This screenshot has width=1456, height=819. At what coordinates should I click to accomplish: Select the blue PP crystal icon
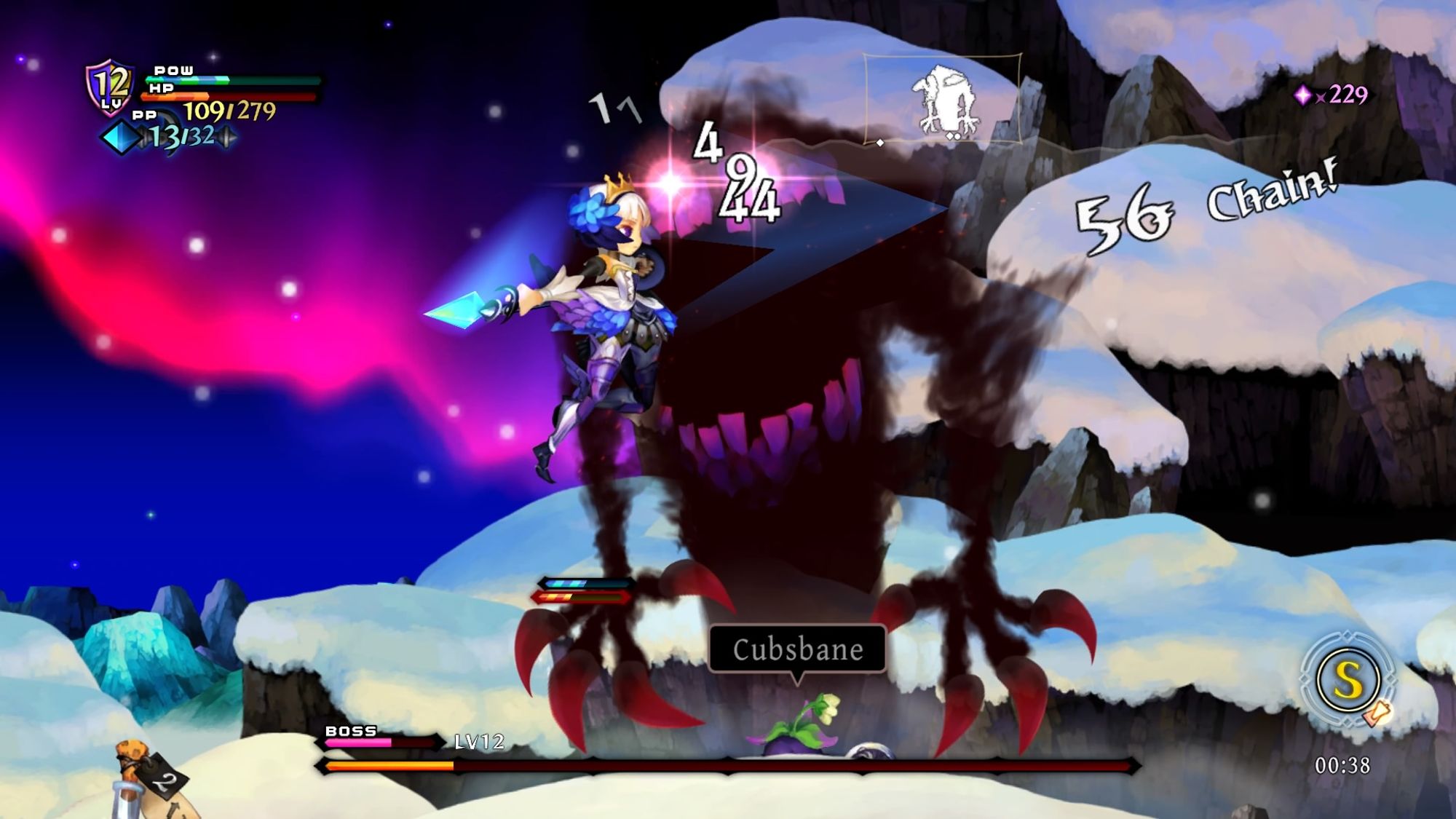click(122, 137)
